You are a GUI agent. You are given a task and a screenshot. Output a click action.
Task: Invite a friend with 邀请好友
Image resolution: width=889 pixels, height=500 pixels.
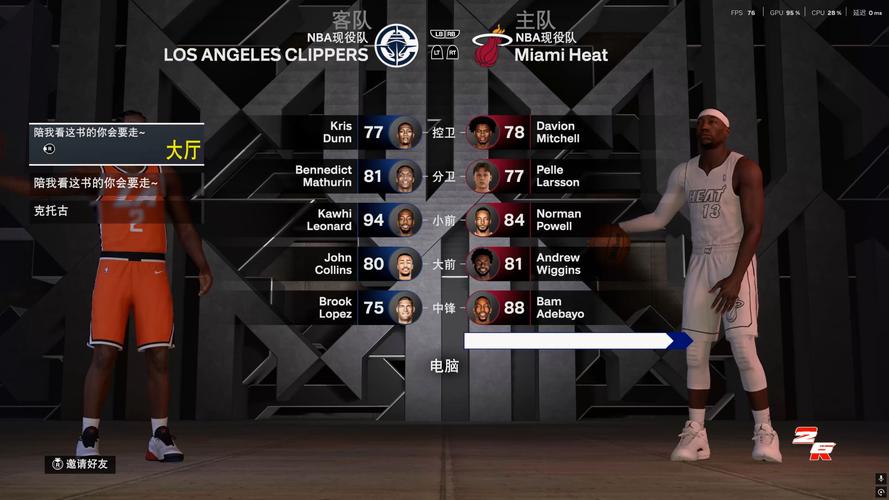click(x=83, y=464)
